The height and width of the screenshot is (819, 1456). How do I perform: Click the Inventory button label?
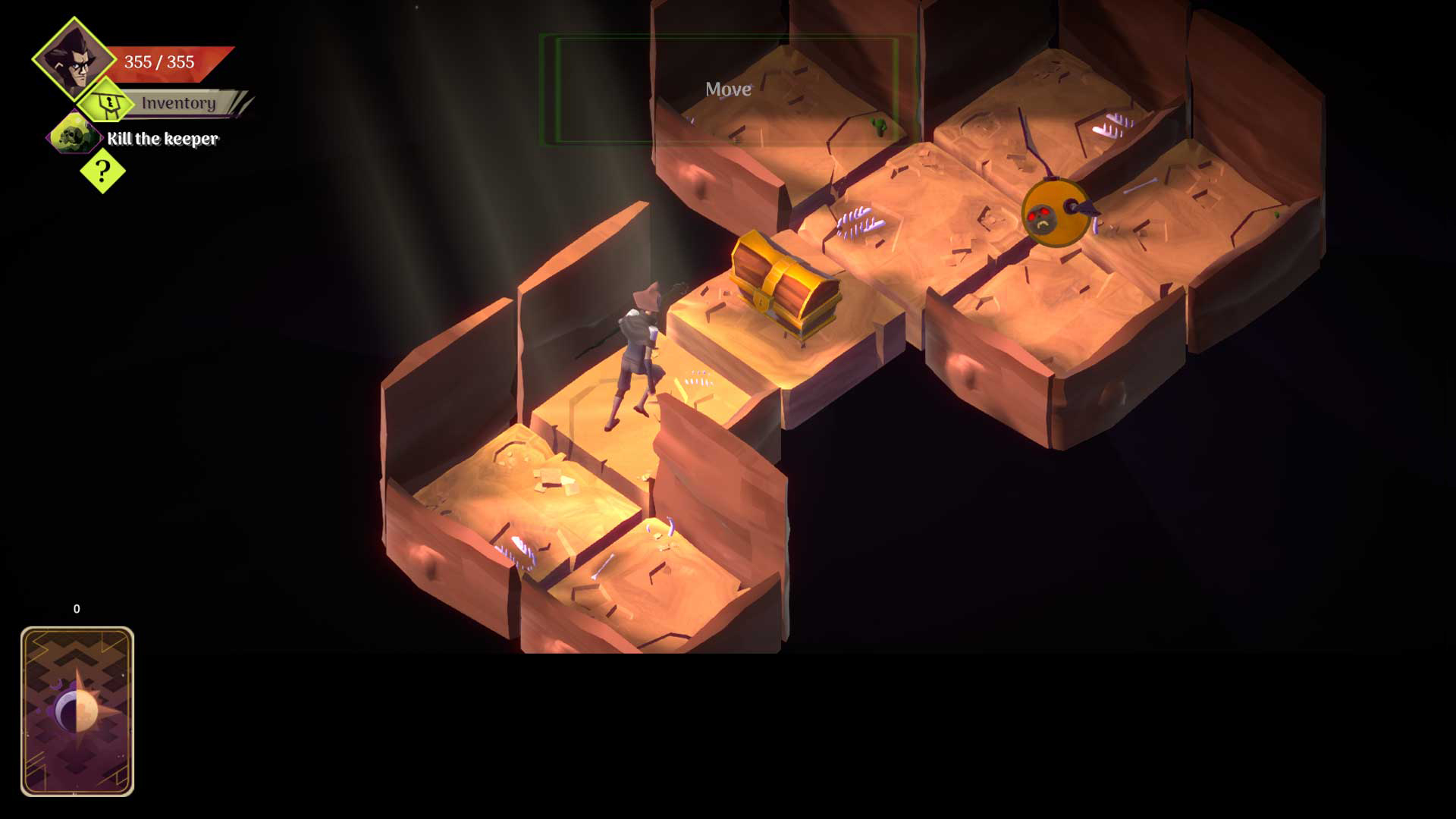coord(180,101)
